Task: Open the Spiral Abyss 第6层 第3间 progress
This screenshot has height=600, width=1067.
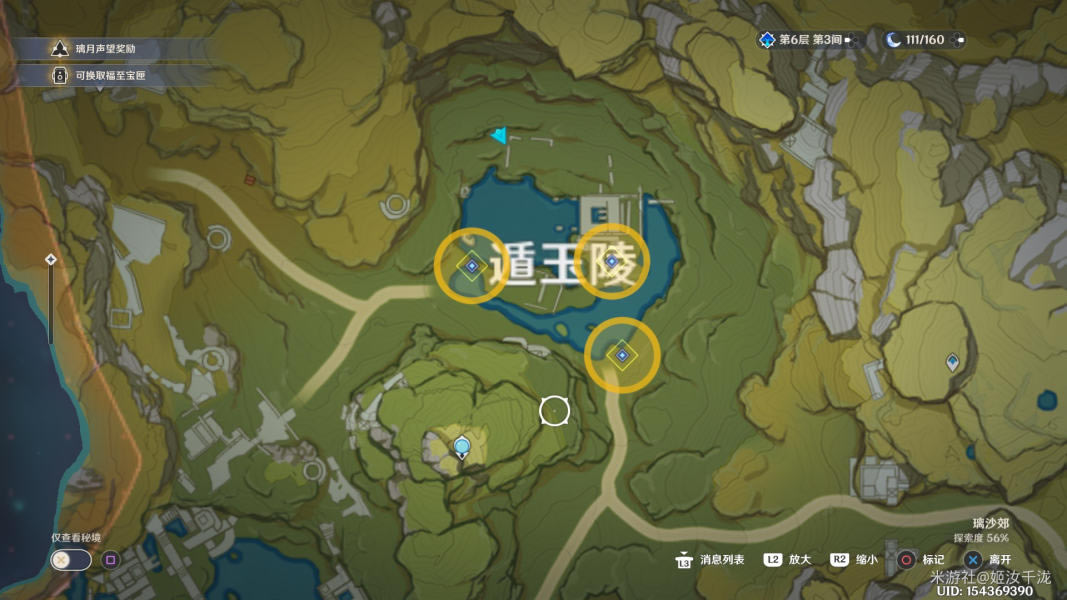Action: pyautogui.click(x=808, y=40)
